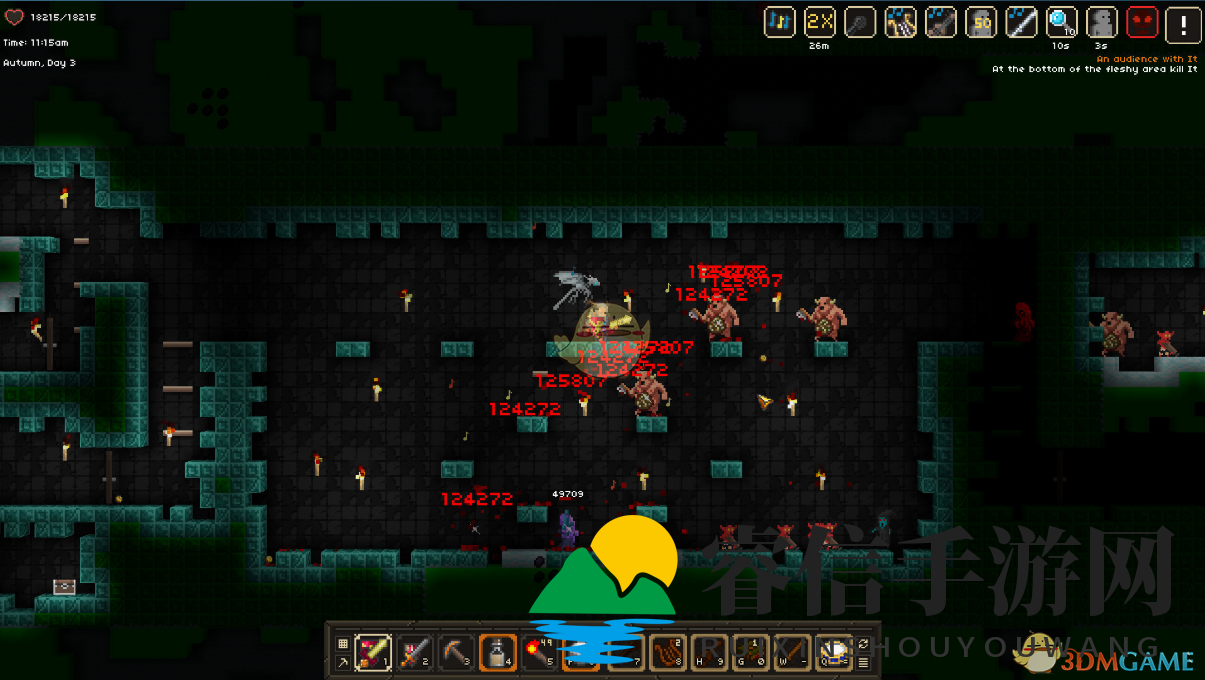1205x680 pixels.
Task: Open the exclamation mark quest alert
Action: [1183, 22]
